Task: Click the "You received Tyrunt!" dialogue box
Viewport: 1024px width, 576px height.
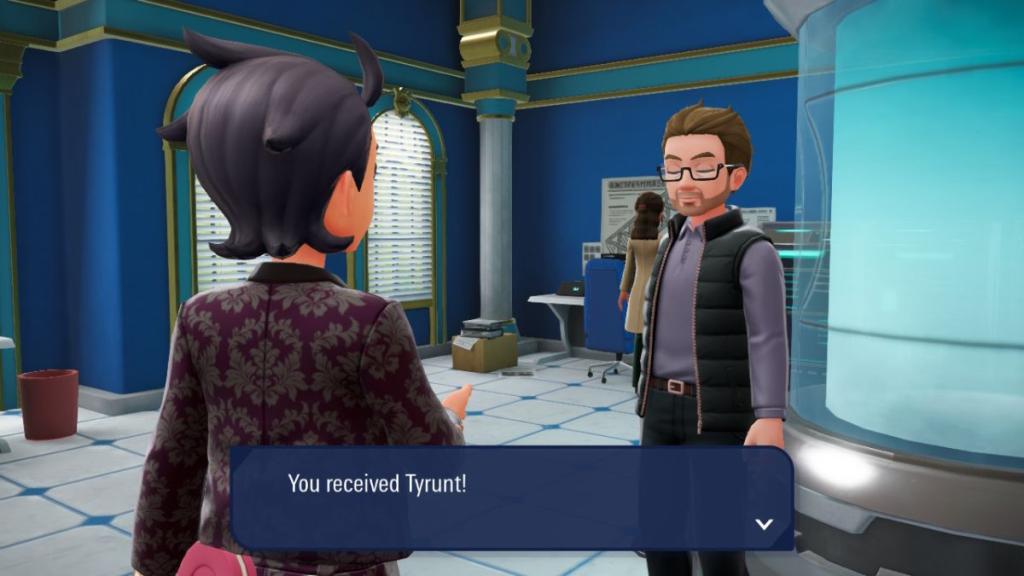Action: pyautogui.click(x=511, y=498)
